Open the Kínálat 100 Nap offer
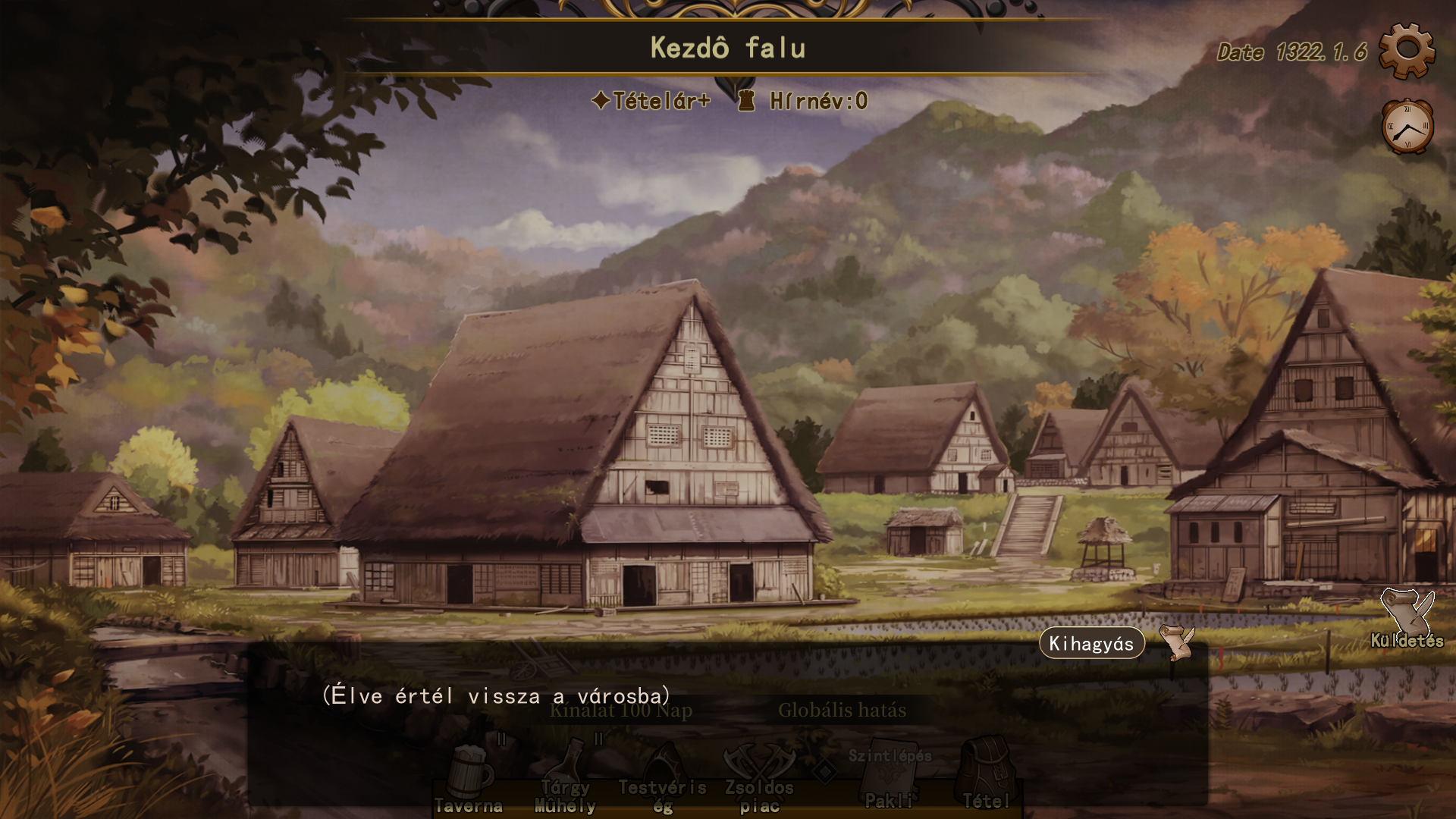 click(620, 711)
